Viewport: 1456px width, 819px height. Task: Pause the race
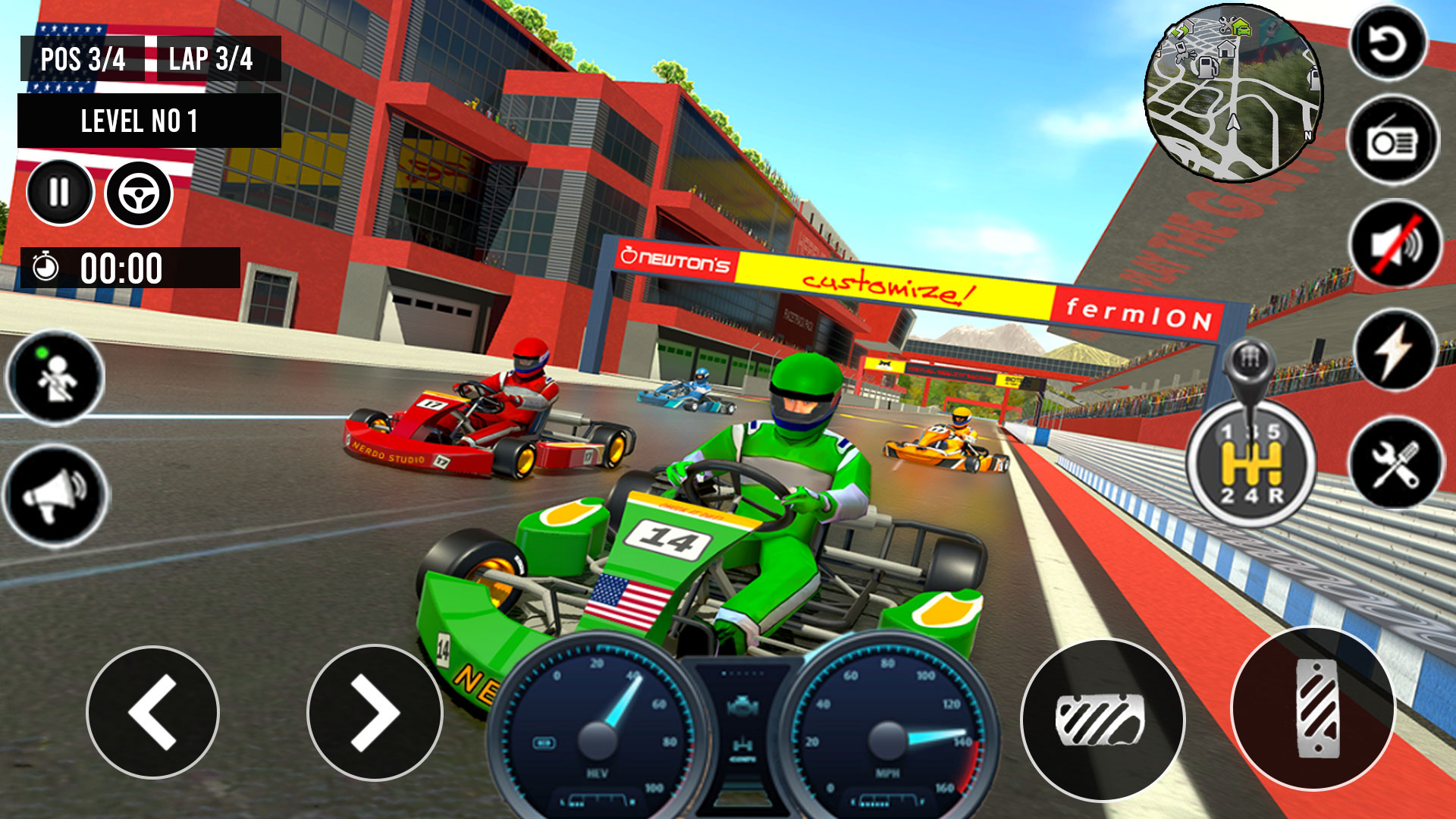tap(59, 191)
